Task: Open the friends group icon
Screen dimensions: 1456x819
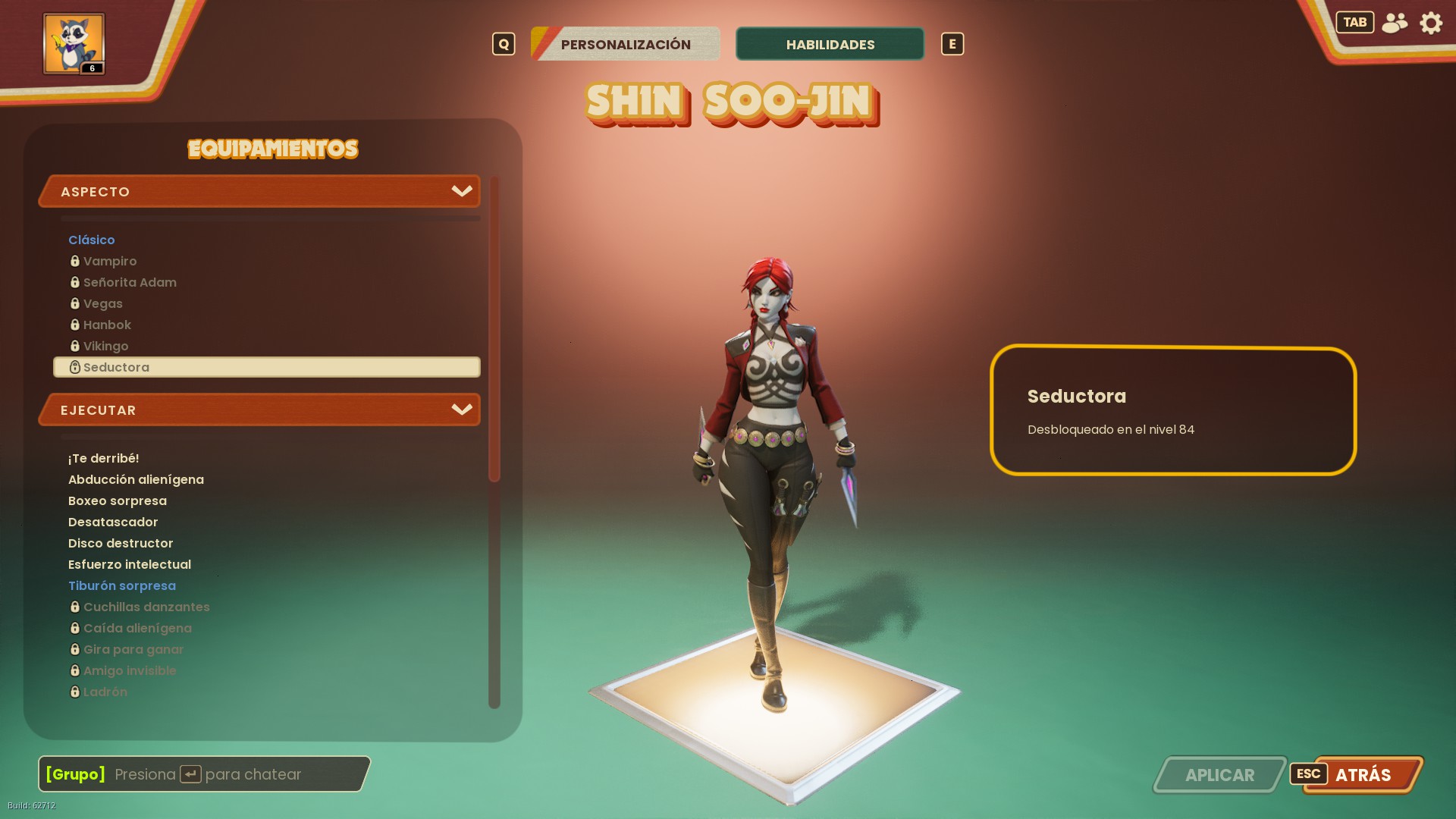Action: click(x=1395, y=23)
